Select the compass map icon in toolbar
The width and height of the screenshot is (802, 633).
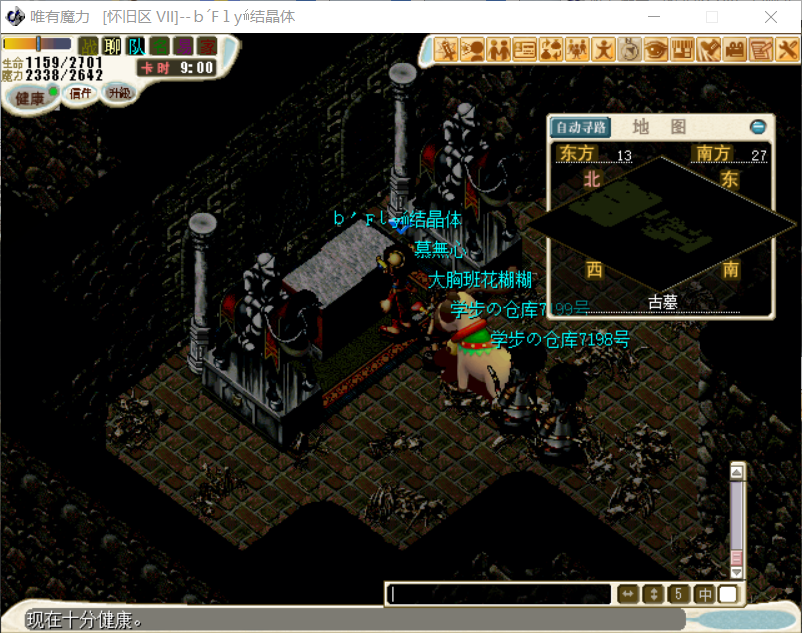630,48
